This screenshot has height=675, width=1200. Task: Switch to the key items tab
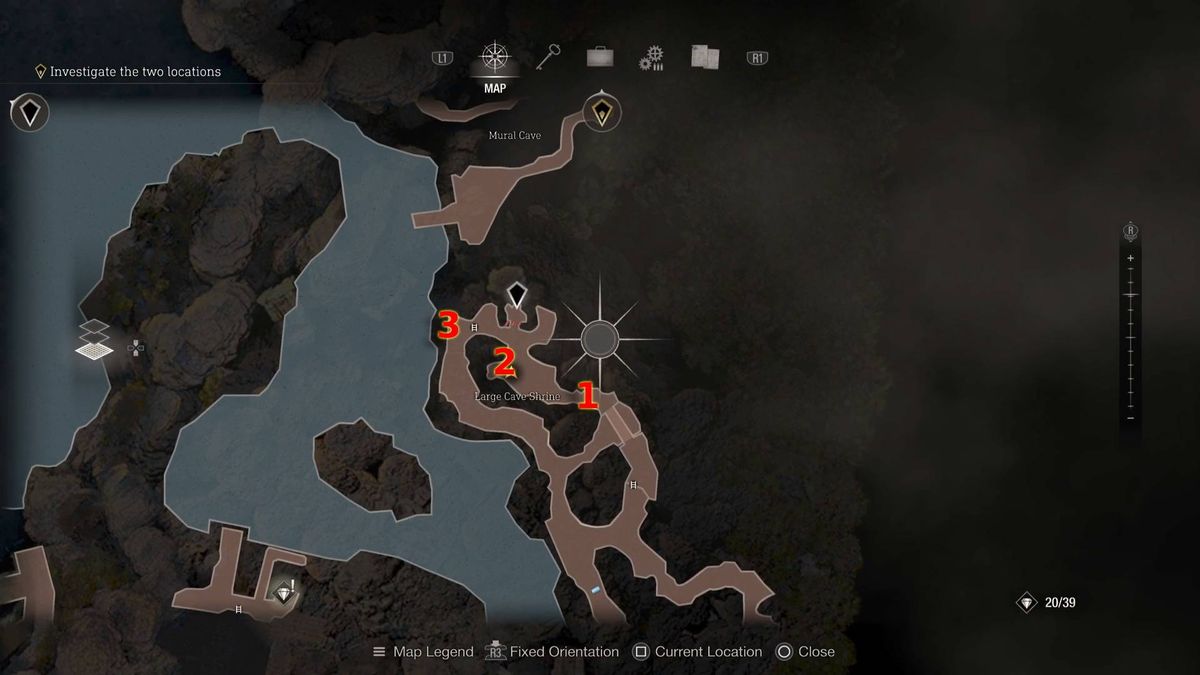click(x=547, y=57)
